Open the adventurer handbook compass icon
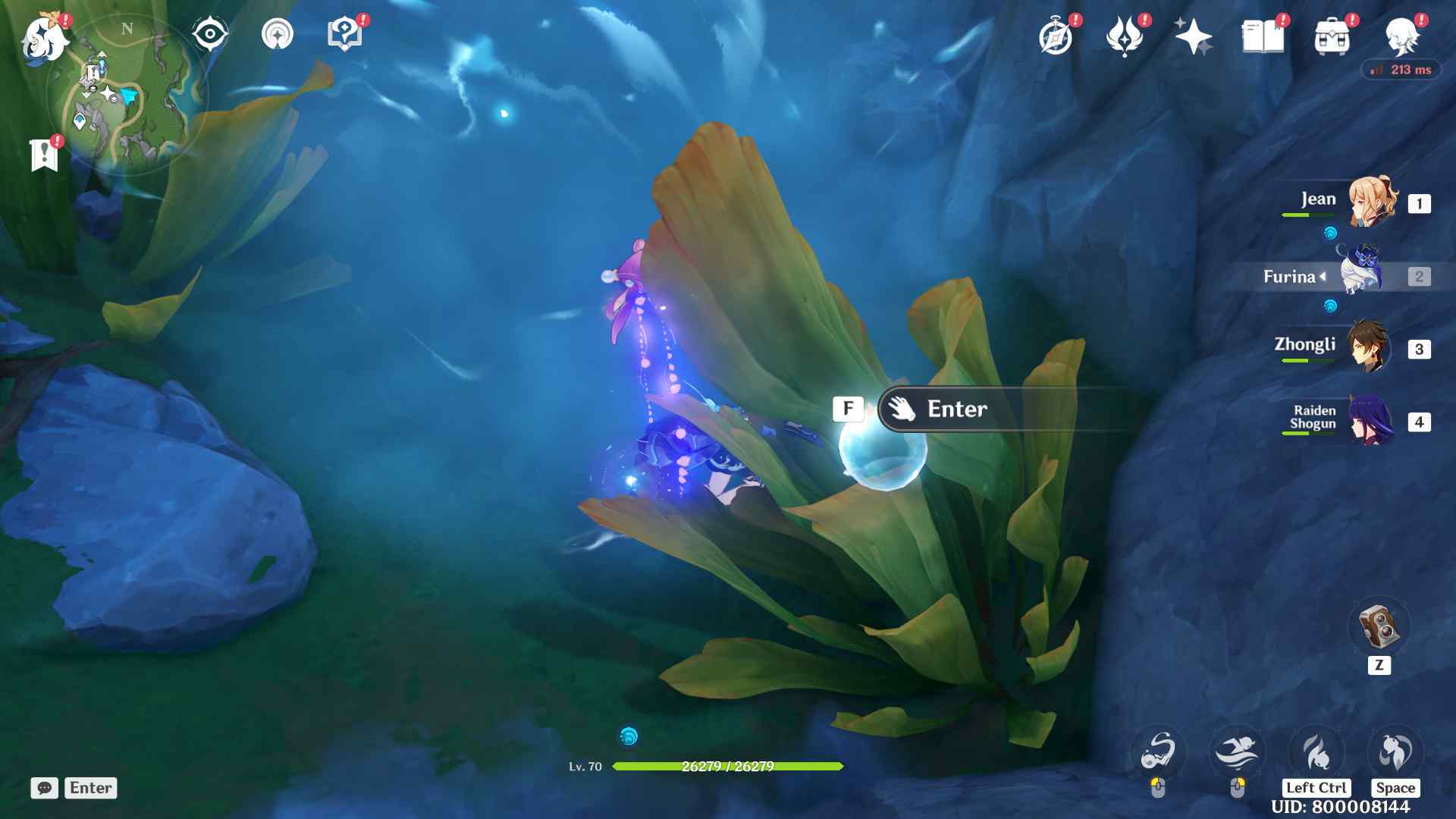Image resolution: width=1456 pixels, height=819 pixels. 1056,36
